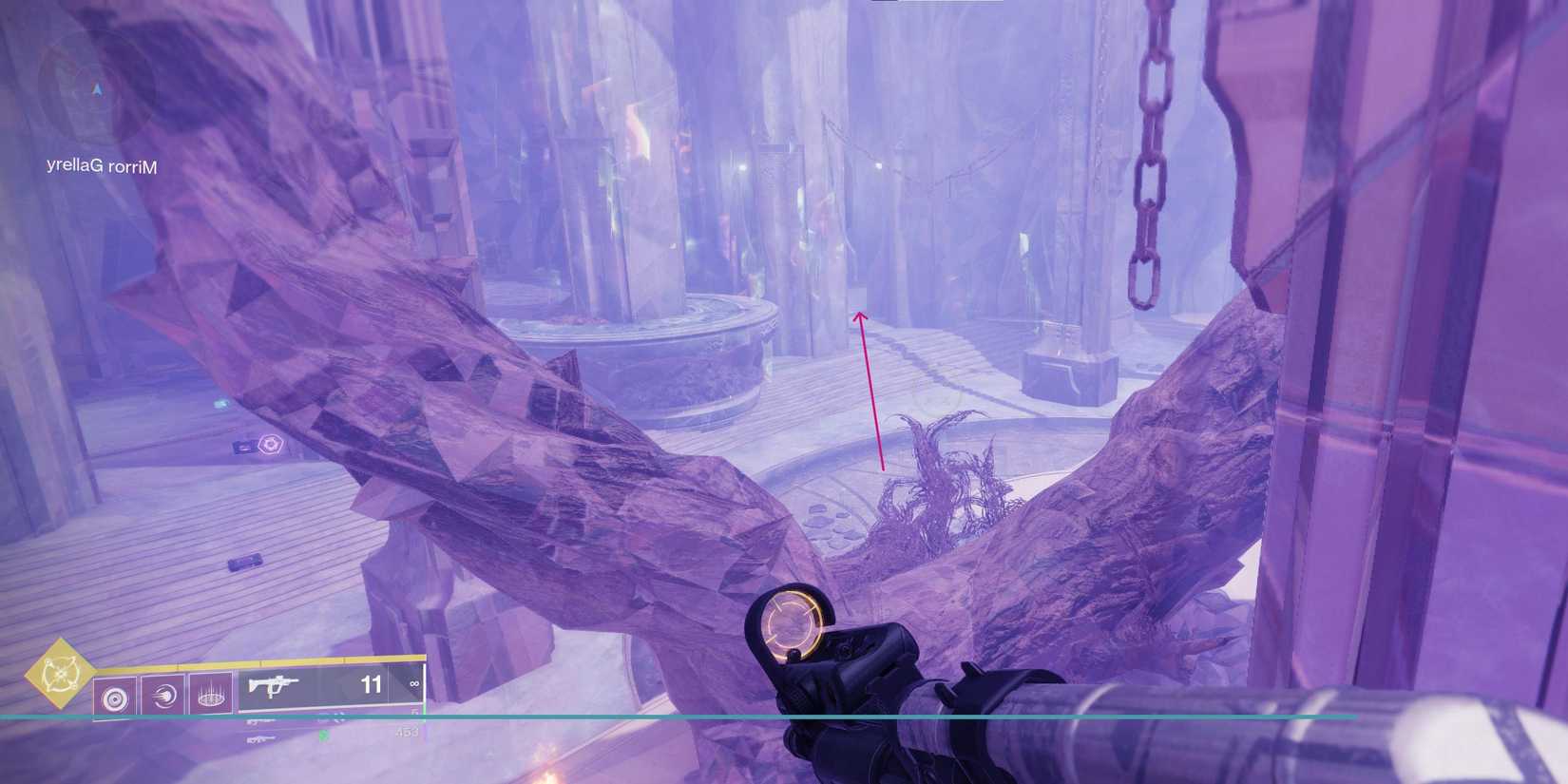Click the infinity reserve ammo symbol
Viewport: 1568px width, 784px height.
[414, 684]
